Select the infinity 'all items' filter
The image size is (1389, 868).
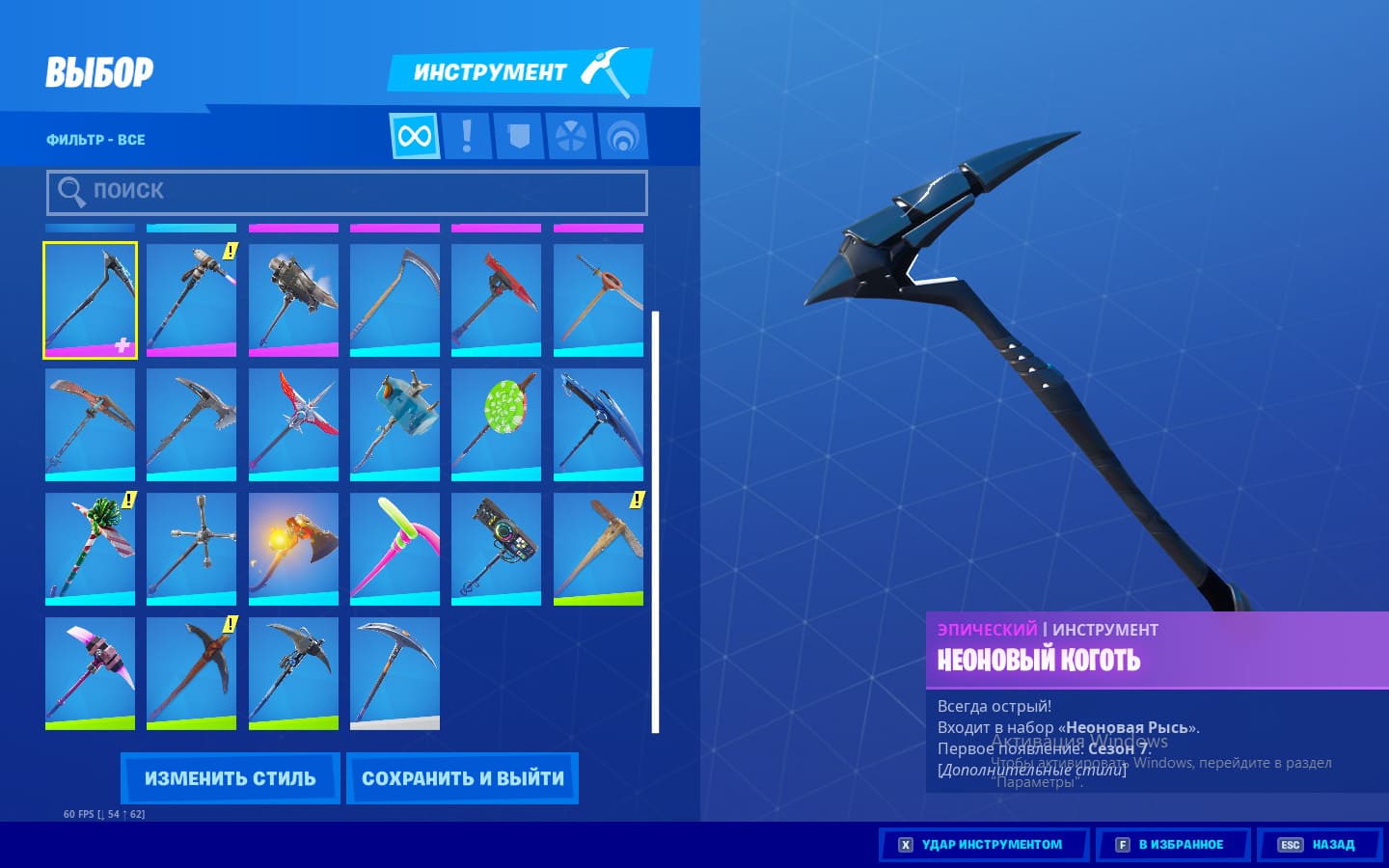pos(415,136)
